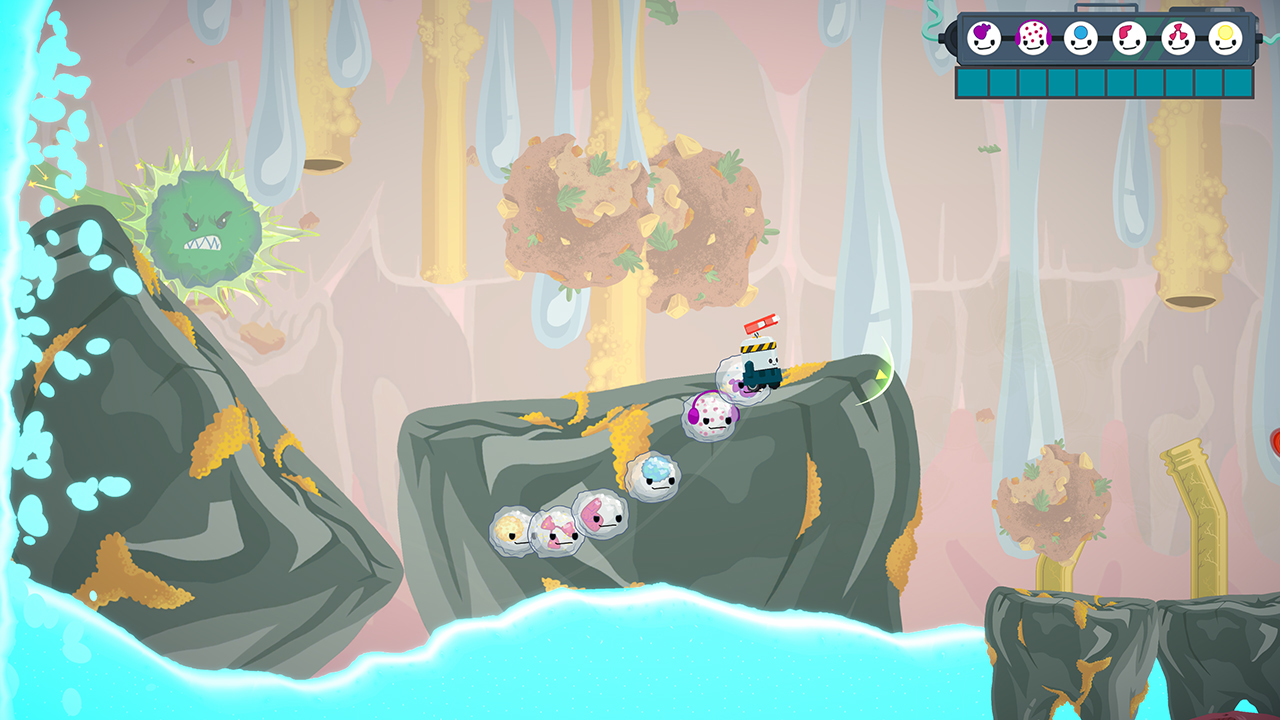The width and height of the screenshot is (1280, 720).
Task: Select the yellow-dot passenger portrait on the far right
Action: click(x=1225, y=35)
